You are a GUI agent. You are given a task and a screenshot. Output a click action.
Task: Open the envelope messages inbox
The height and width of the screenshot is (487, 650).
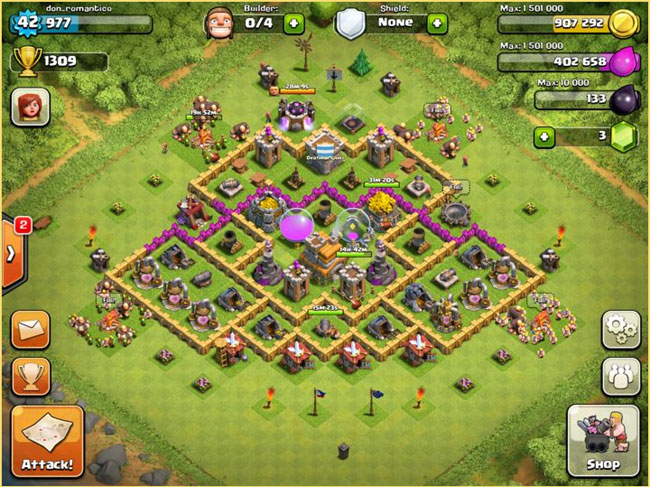31,330
